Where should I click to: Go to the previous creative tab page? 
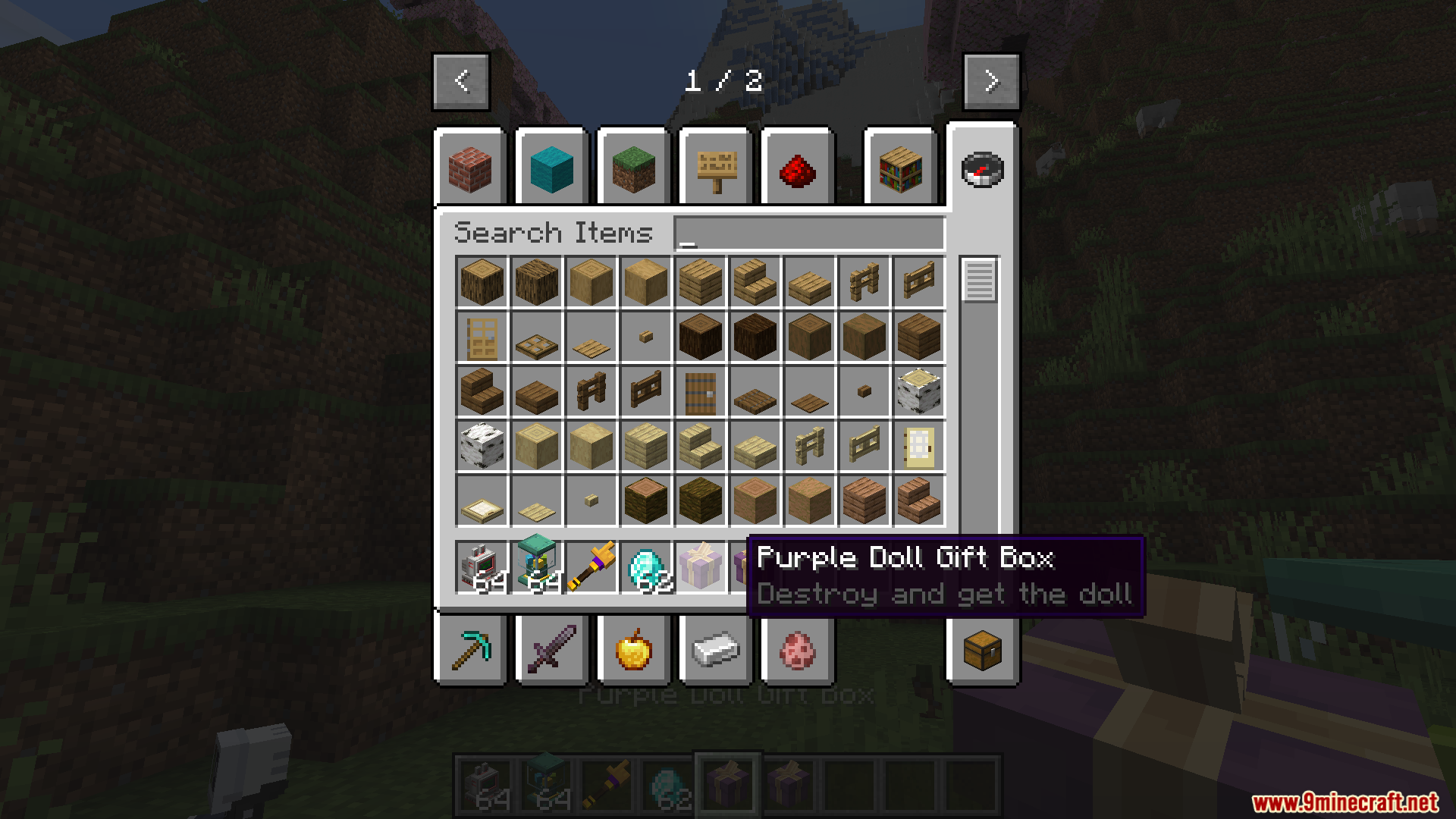click(461, 81)
